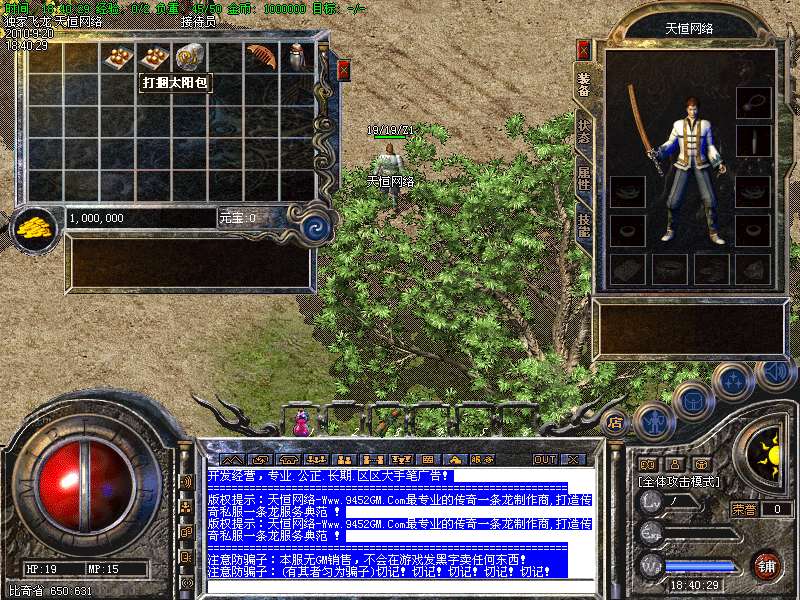Click the 全体攻击模式 attack mode label

pos(677,482)
